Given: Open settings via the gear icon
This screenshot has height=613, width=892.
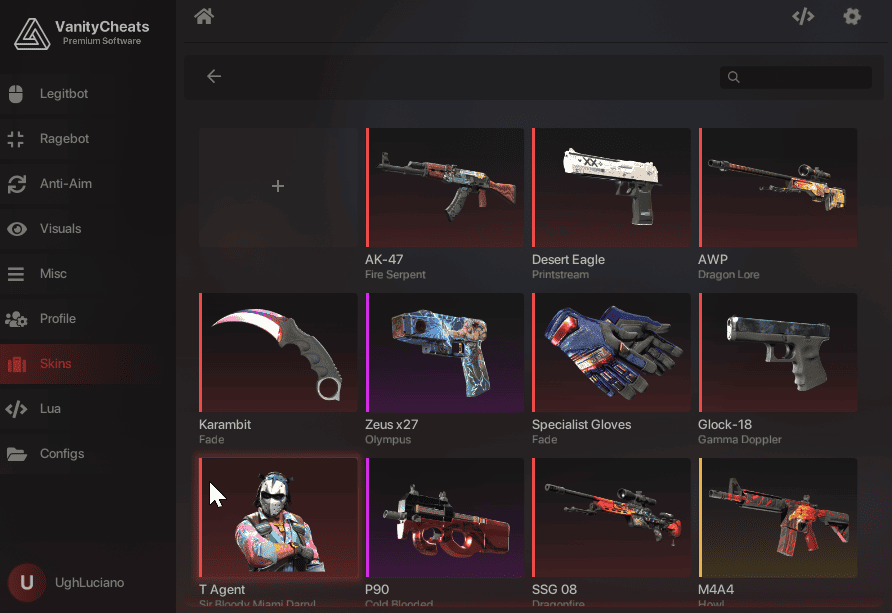Looking at the screenshot, I should 852,16.
